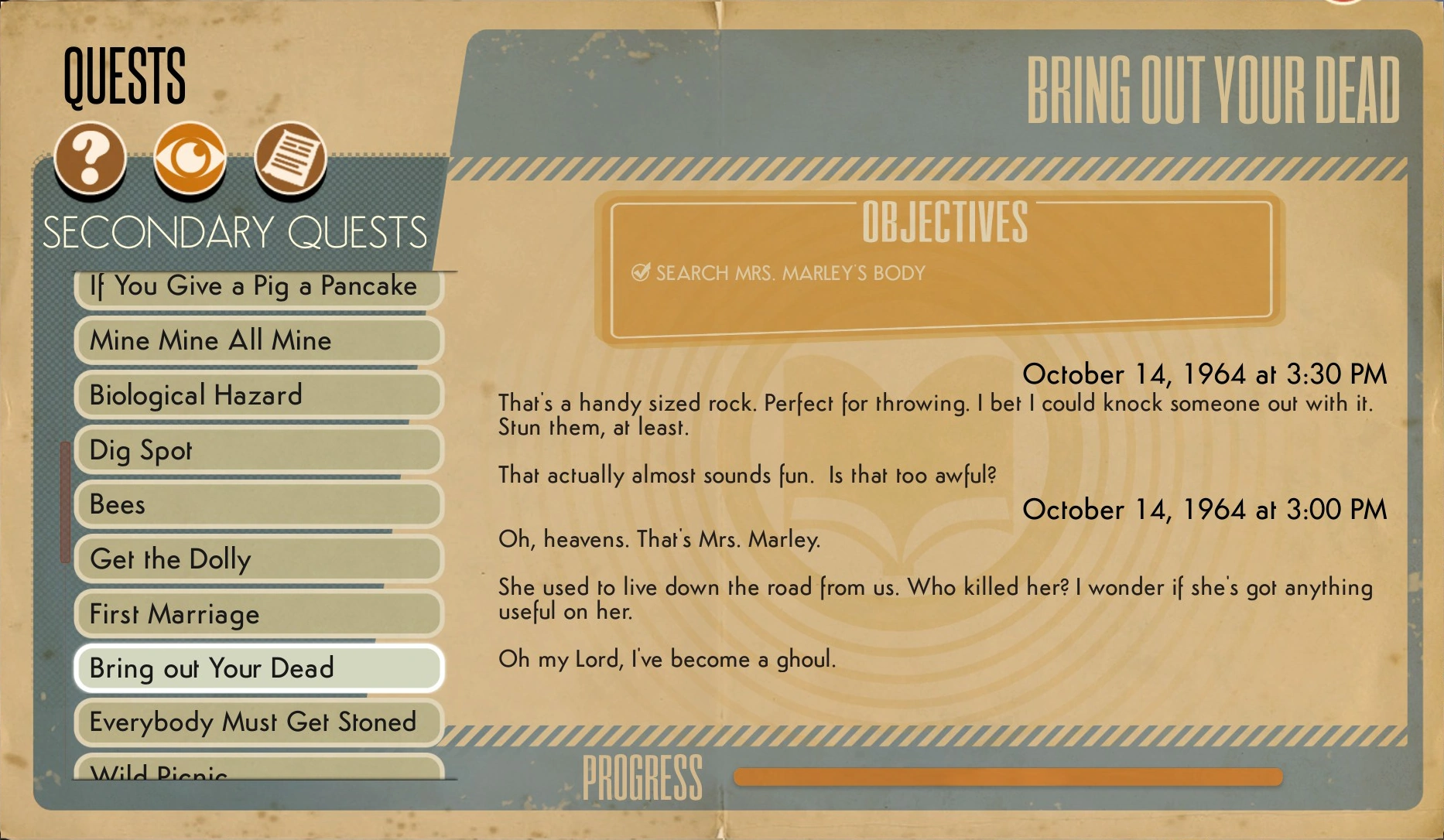Toggle tracking for Bring out Your Dead quest
The height and width of the screenshot is (840, 1444).
[x=258, y=668]
